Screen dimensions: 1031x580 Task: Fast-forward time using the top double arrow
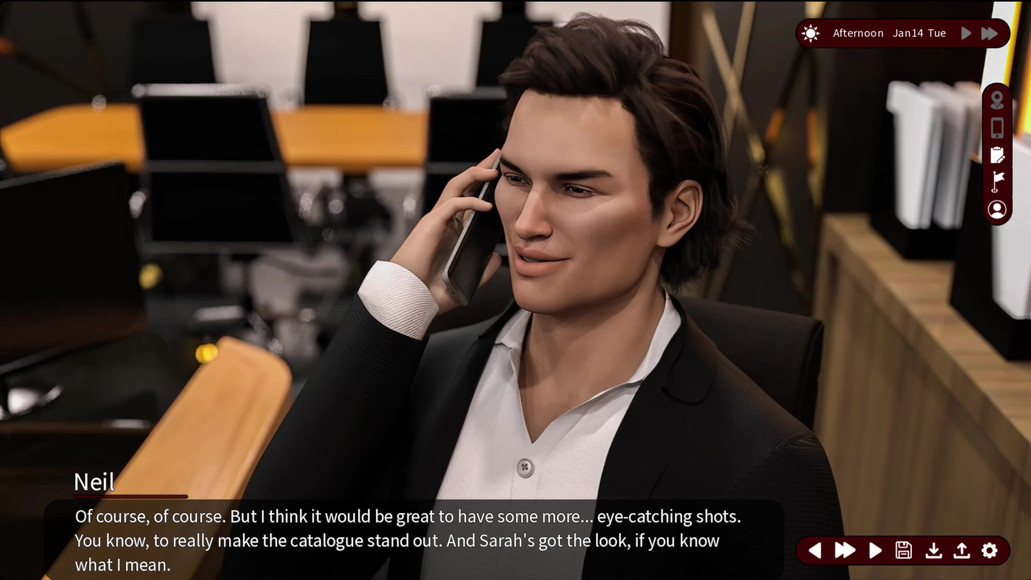[989, 33]
